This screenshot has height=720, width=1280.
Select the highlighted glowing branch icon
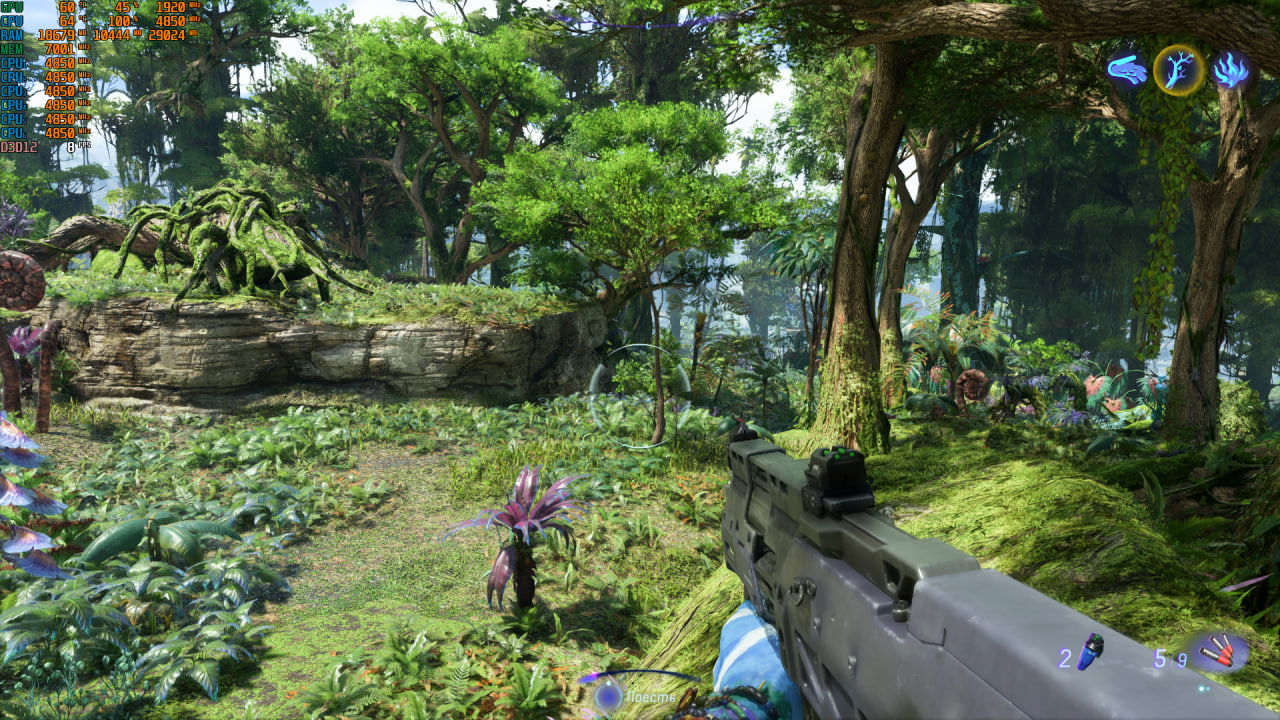(1179, 70)
